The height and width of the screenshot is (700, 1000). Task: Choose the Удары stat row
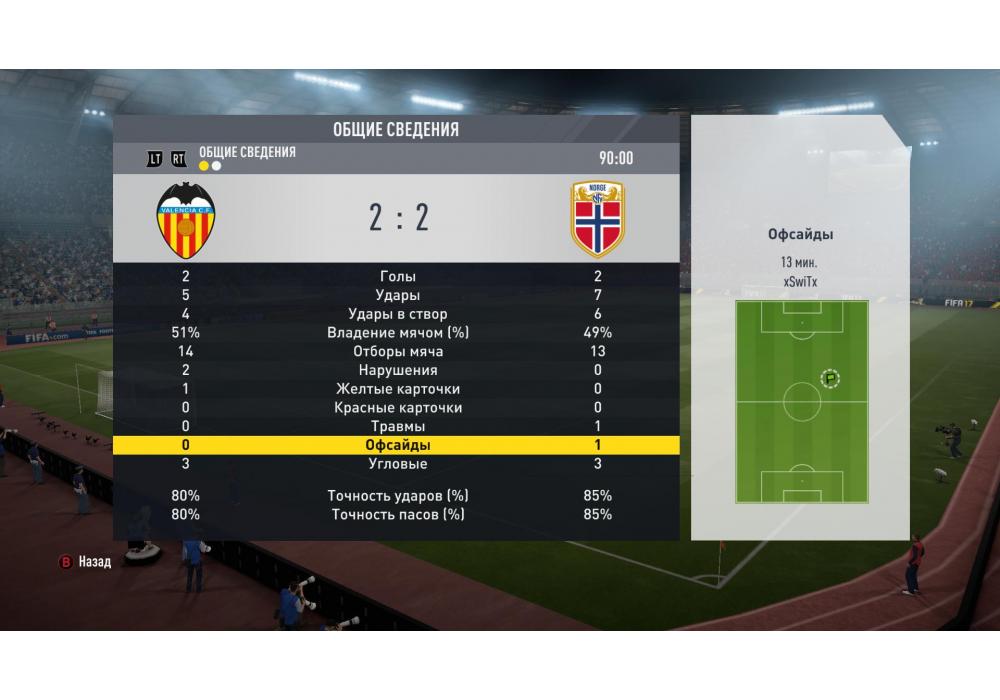coord(397,296)
